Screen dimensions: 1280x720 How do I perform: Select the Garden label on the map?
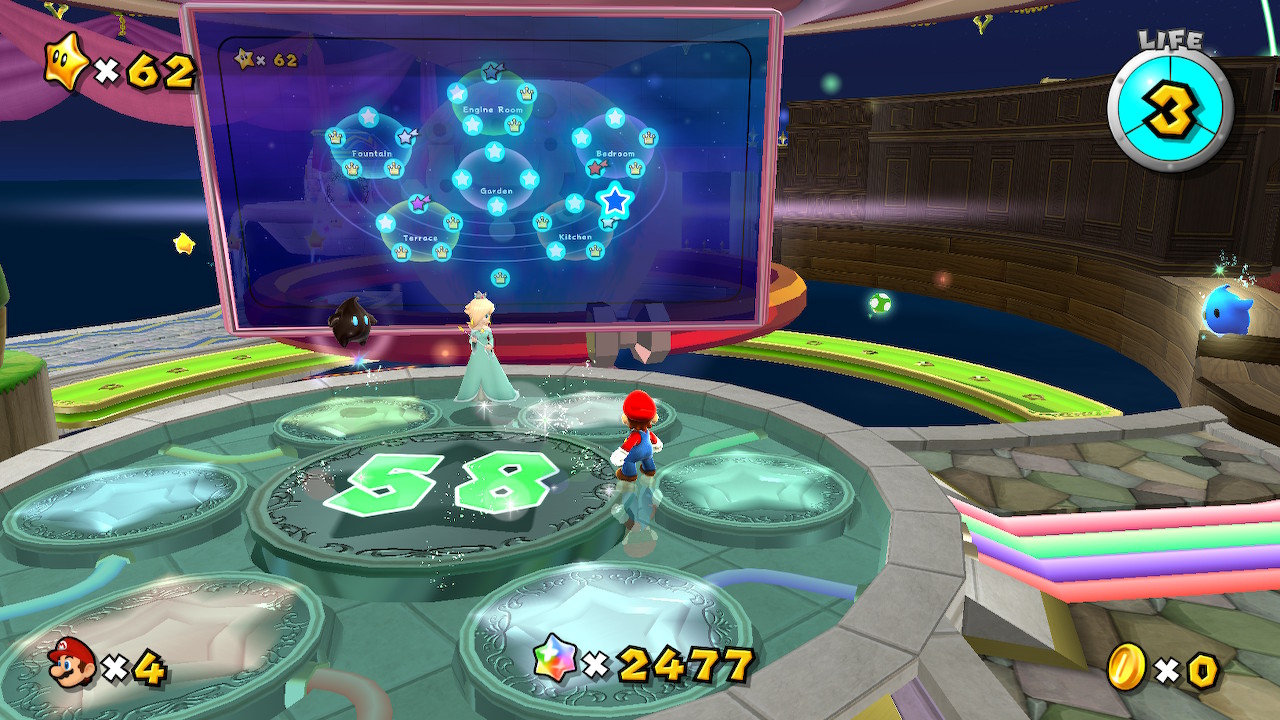click(496, 190)
